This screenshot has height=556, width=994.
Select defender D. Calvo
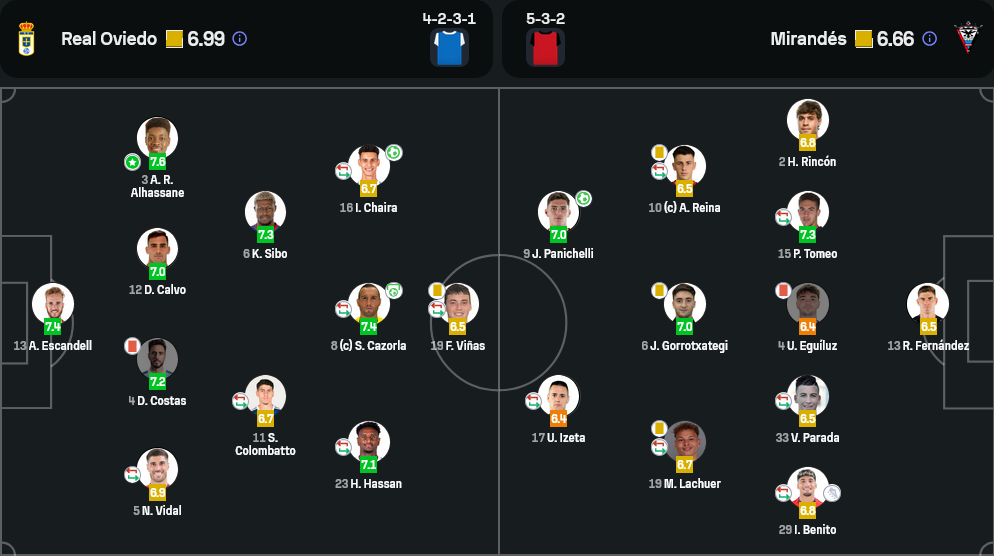157,250
